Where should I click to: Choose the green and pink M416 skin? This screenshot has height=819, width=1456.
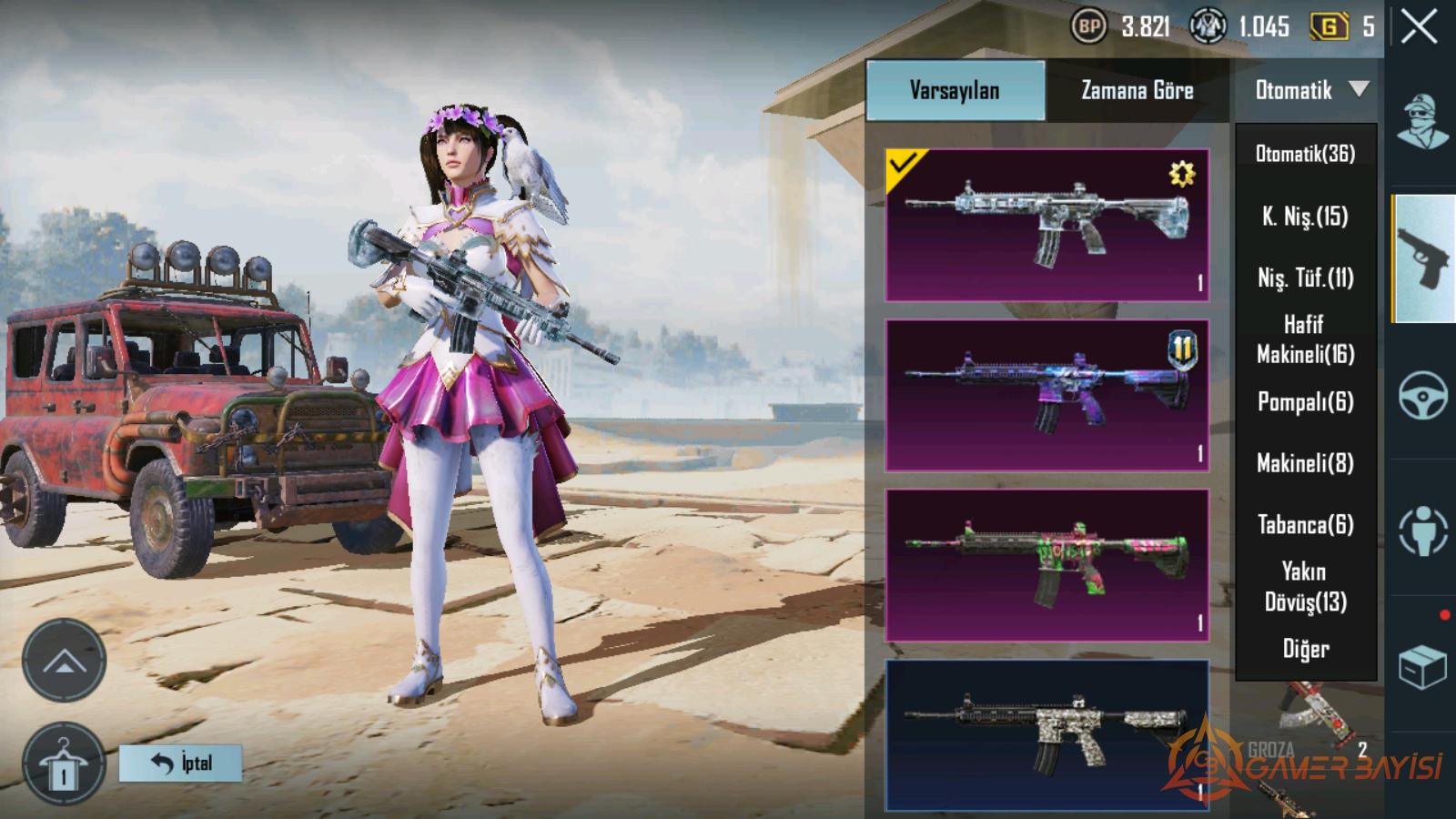point(1046,565)
